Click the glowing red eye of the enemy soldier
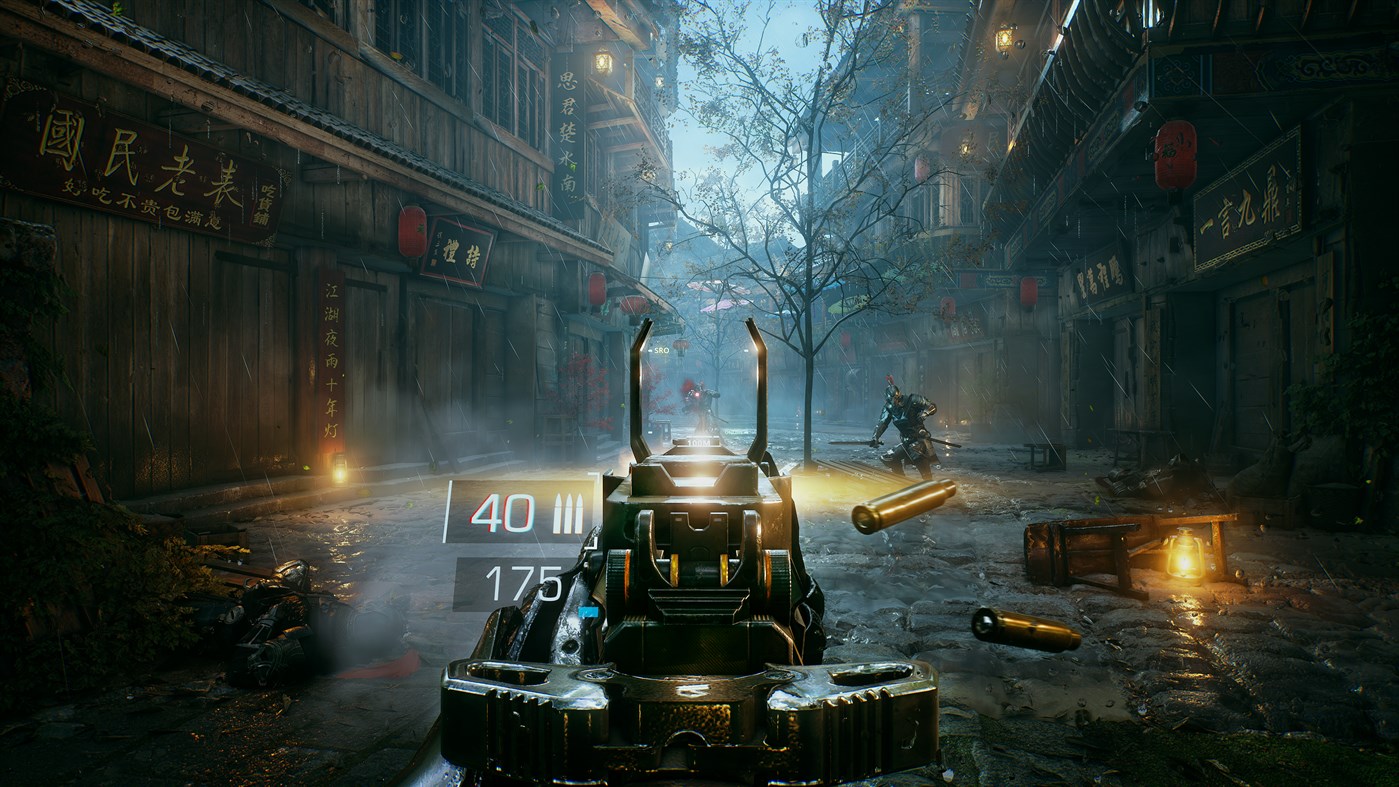 coord(697,394)
